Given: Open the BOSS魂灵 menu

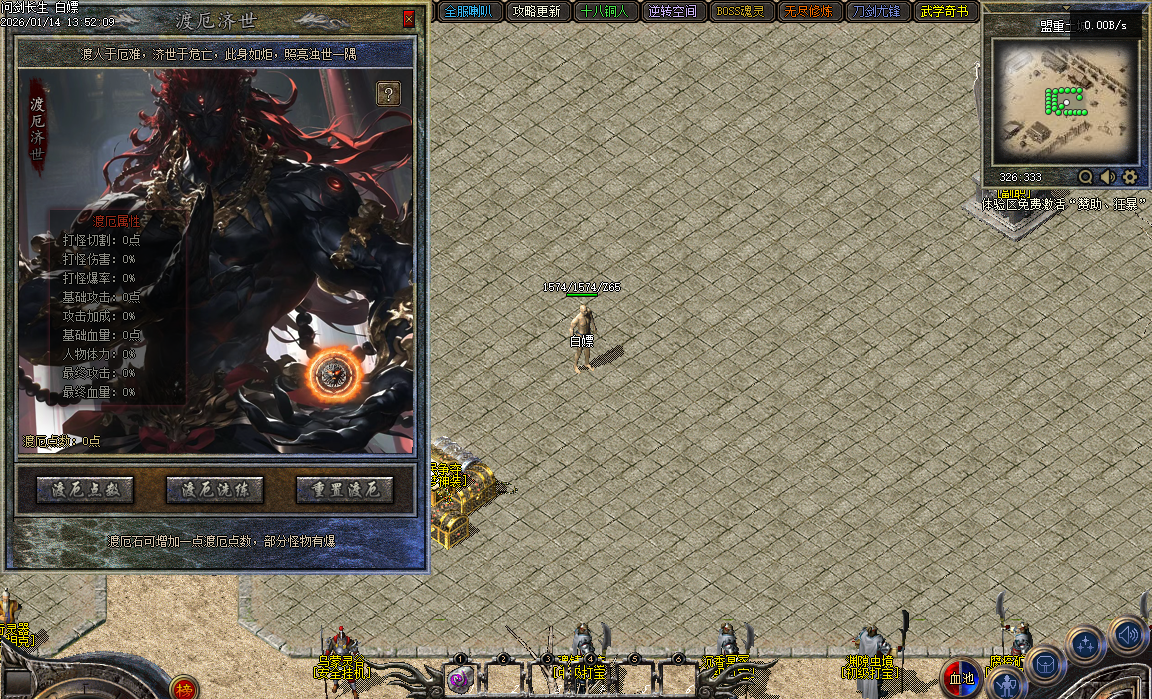Looking at the screenshot, I should 740,12.
